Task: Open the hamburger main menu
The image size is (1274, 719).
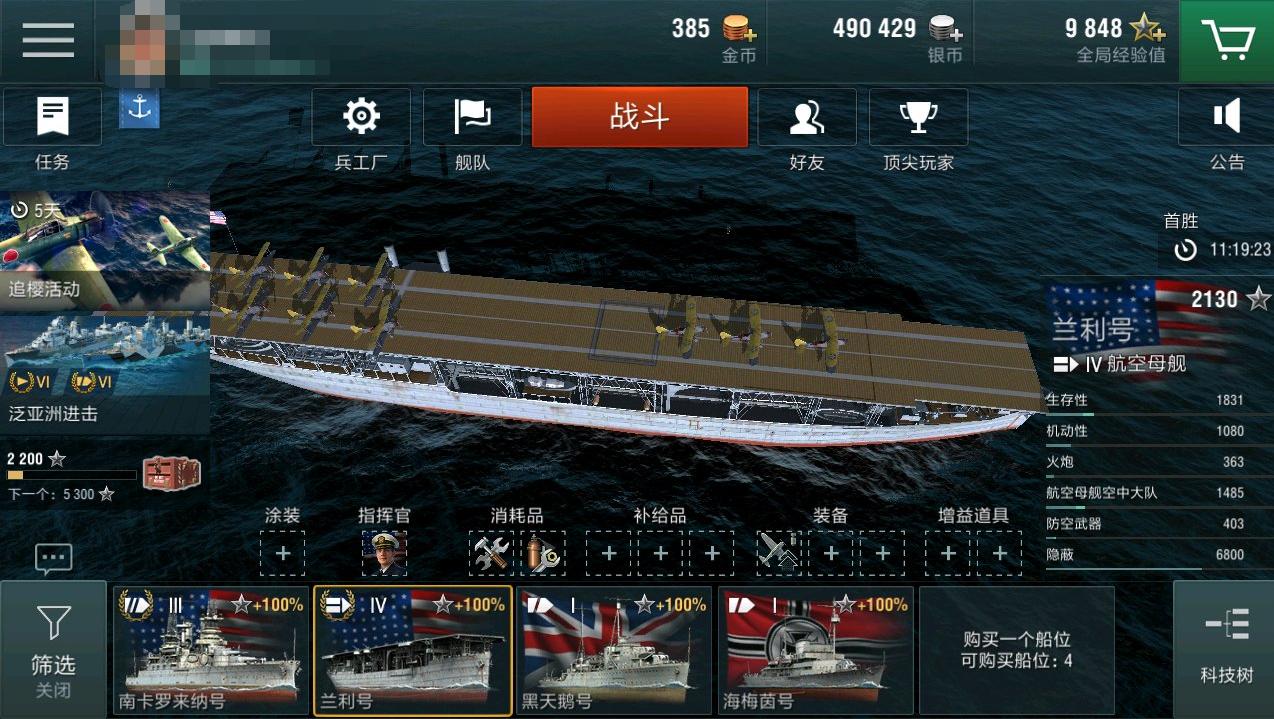Action: click(48, 40)
